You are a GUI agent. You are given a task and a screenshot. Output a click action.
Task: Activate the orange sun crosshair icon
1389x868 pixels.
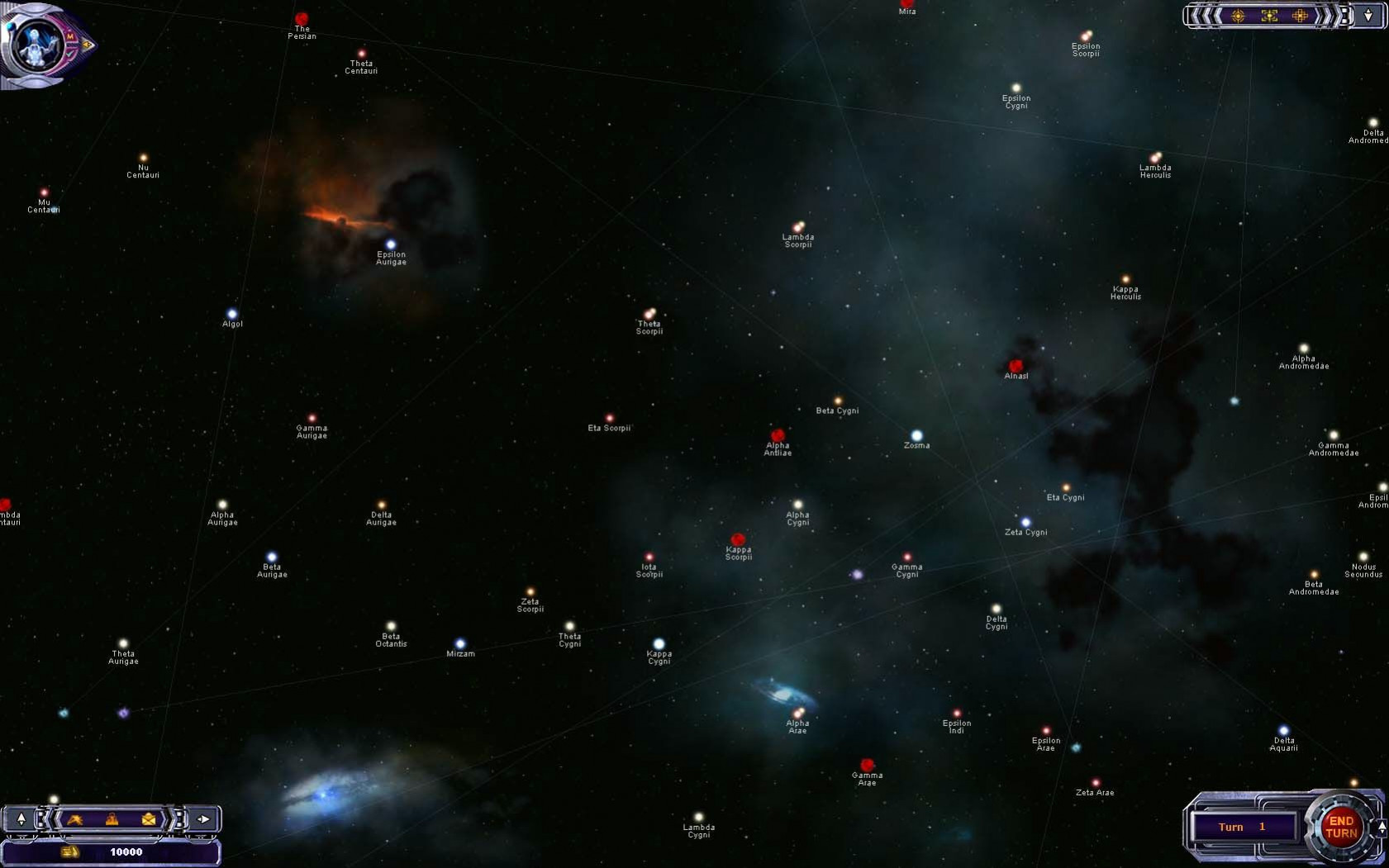click(1238, 16)
